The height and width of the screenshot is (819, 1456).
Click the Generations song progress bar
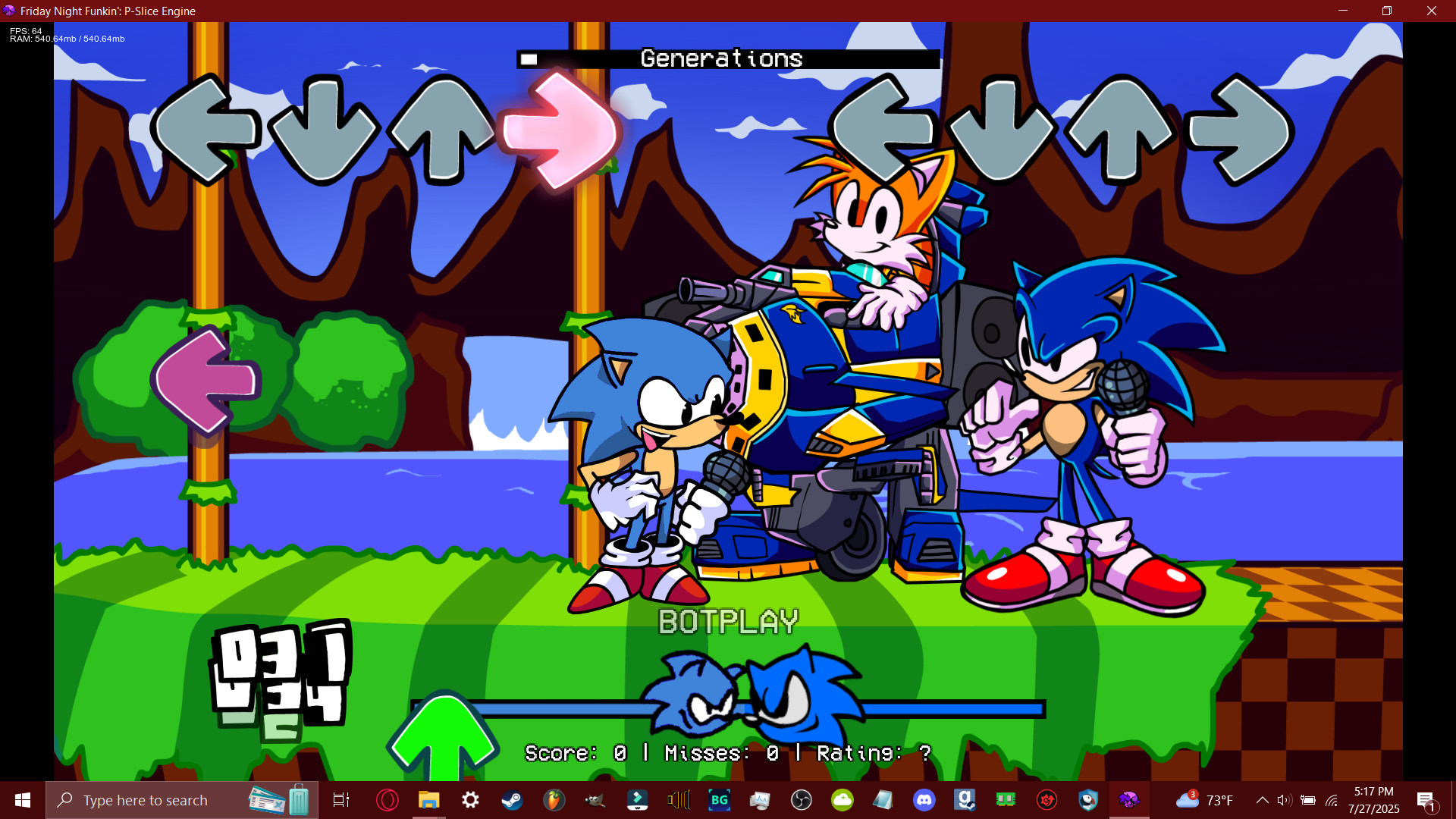pyautogui.click(x=728, y=58)
